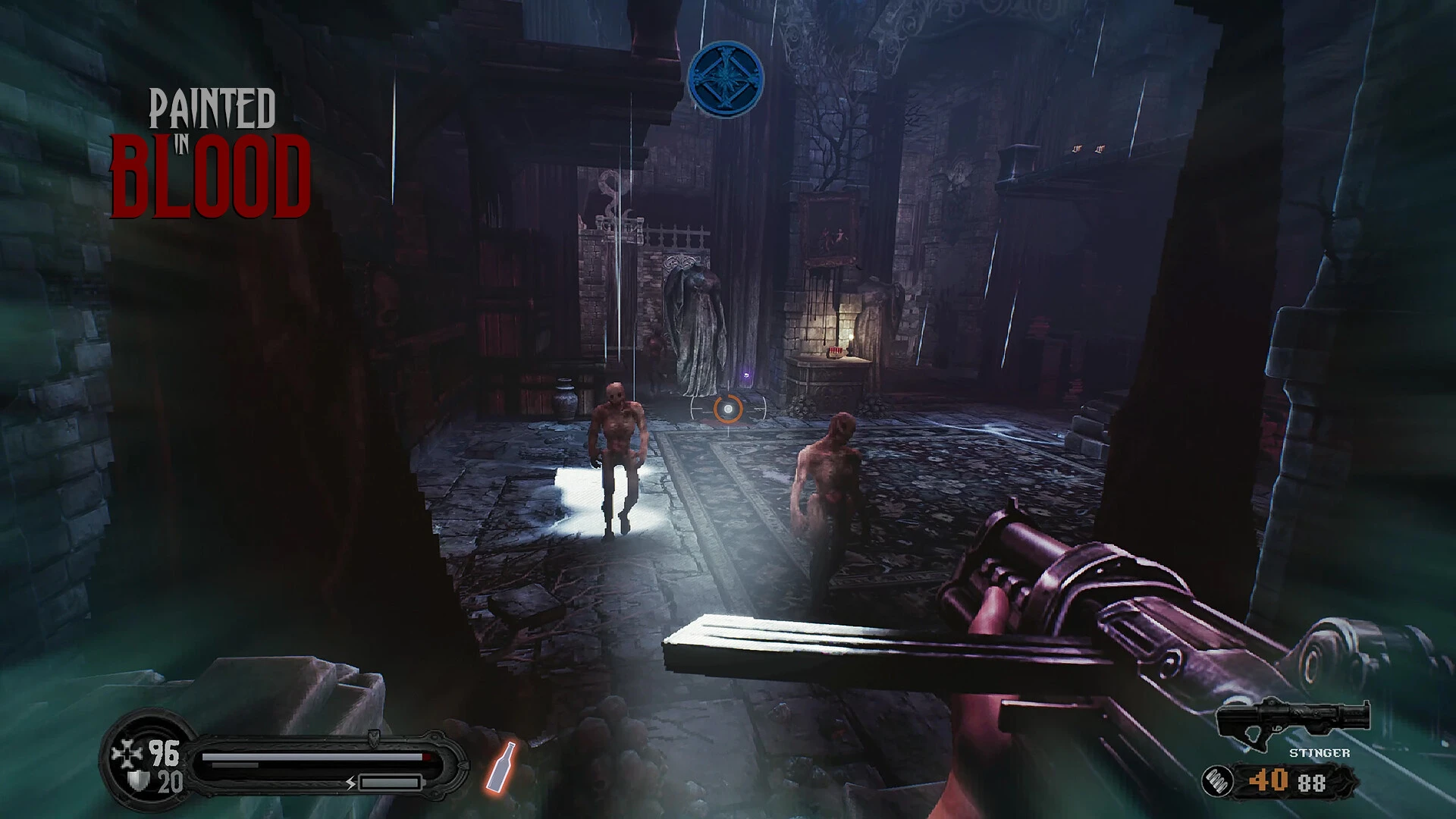Click the lightning bolt stamina icon
This screenshot has height=819, width=1456.
pyautogui.click(x=350, y=783)
